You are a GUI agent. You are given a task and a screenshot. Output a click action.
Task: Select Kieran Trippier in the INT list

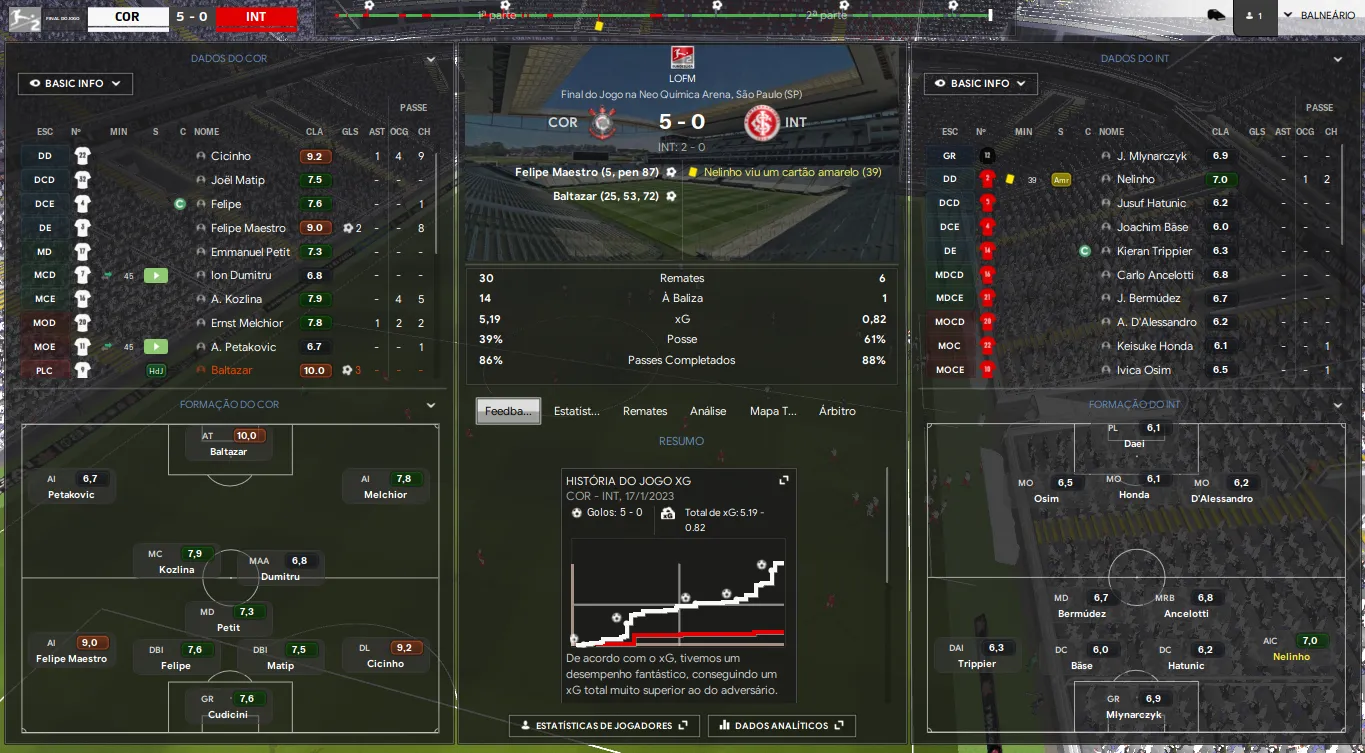(1154, 251)
